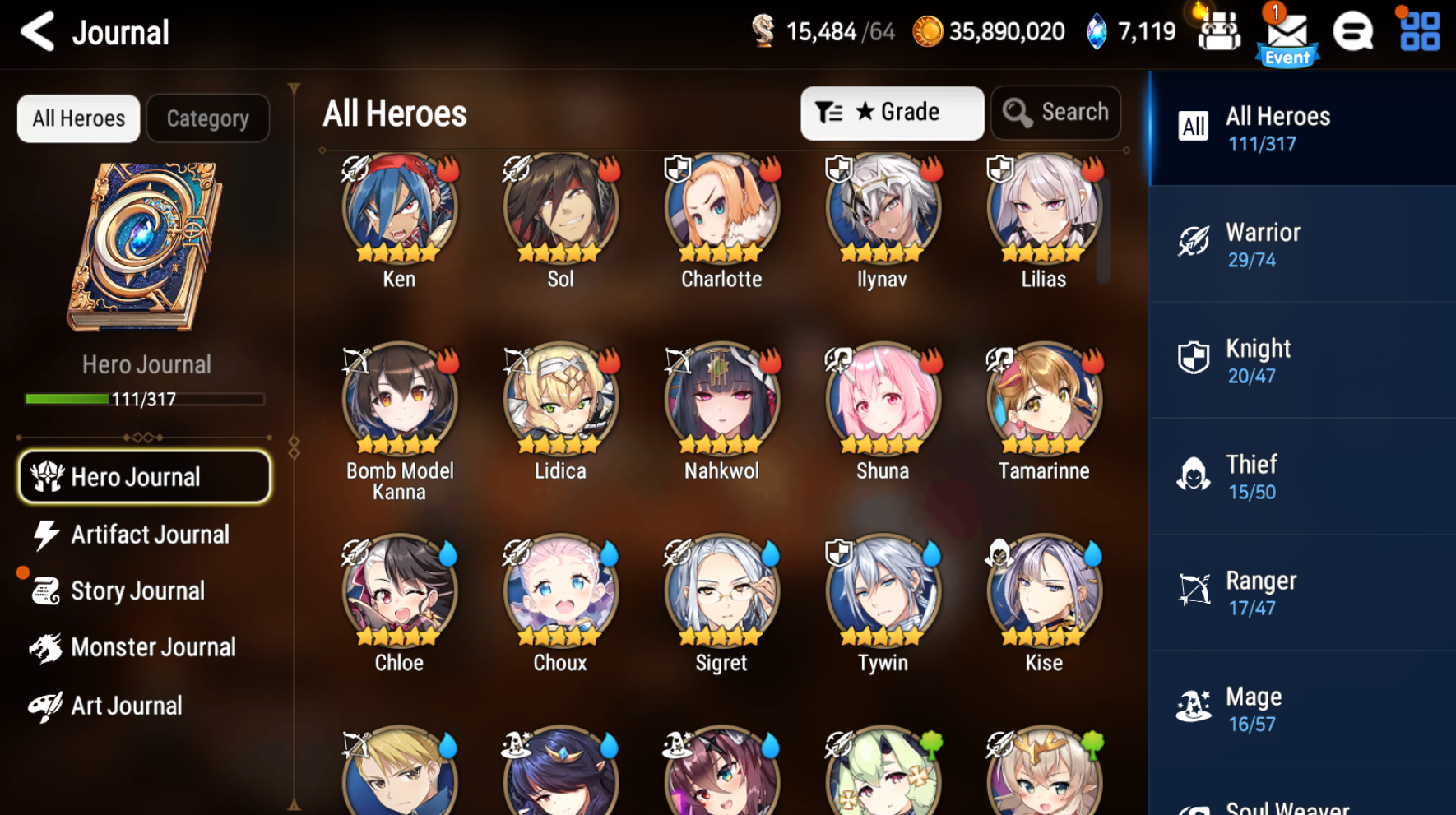Filter by the Thief class icon
The width and height of the screenshot is (1456, 815).
[x=1194, y=475]
